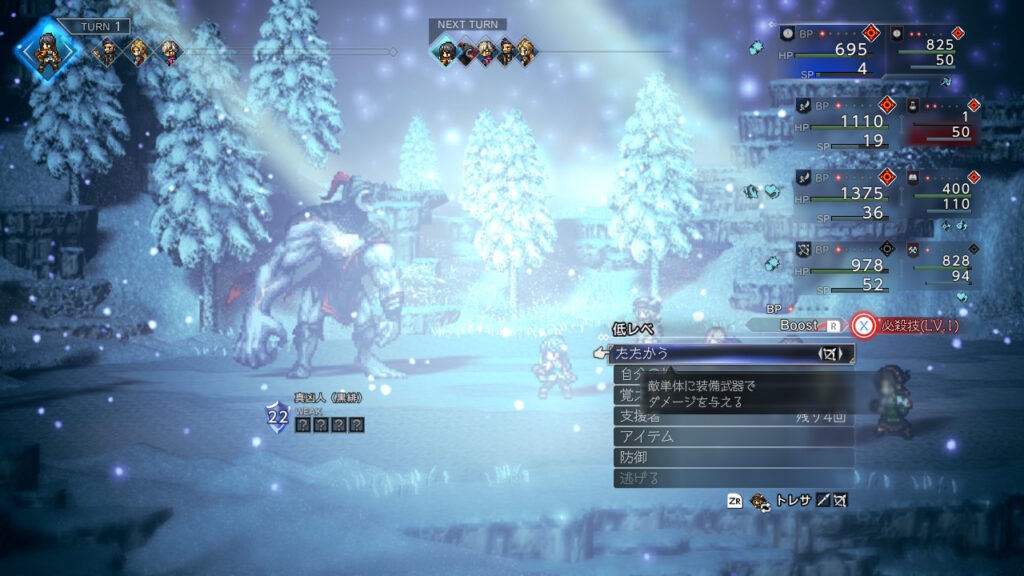Image resolution: width=1024 pixels, height=576 pixels.
Task: Select the enemy's shield icon showing 22
Action: (277, 416)
